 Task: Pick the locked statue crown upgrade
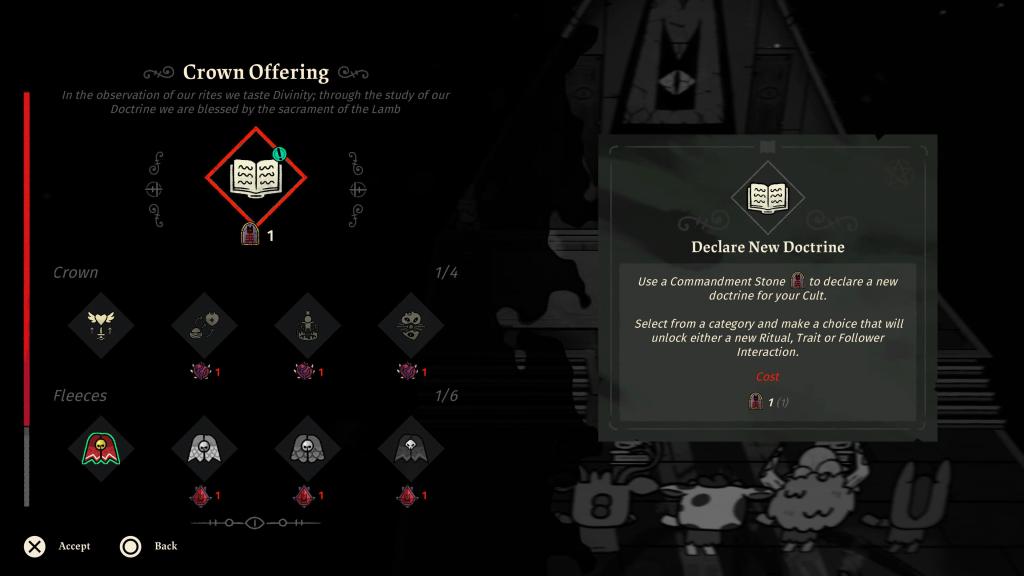308,325
